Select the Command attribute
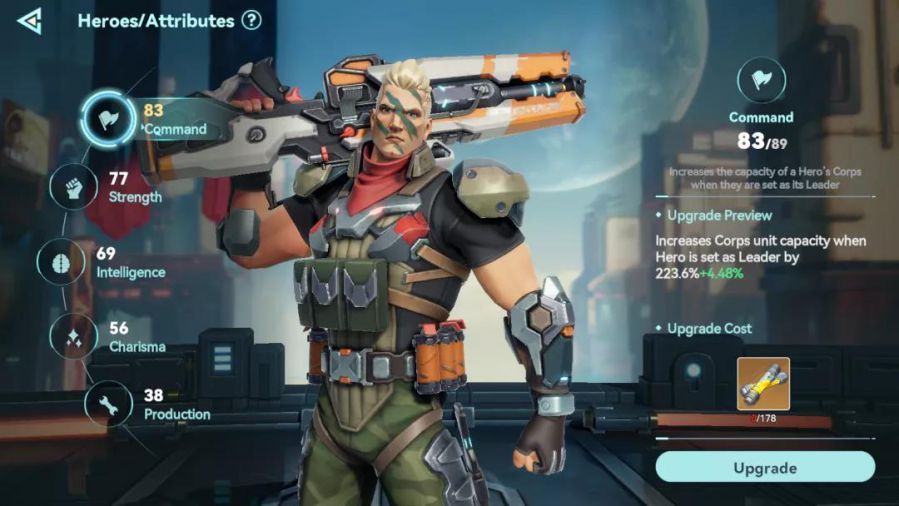899x506 pixels. (x=108, y=119)
